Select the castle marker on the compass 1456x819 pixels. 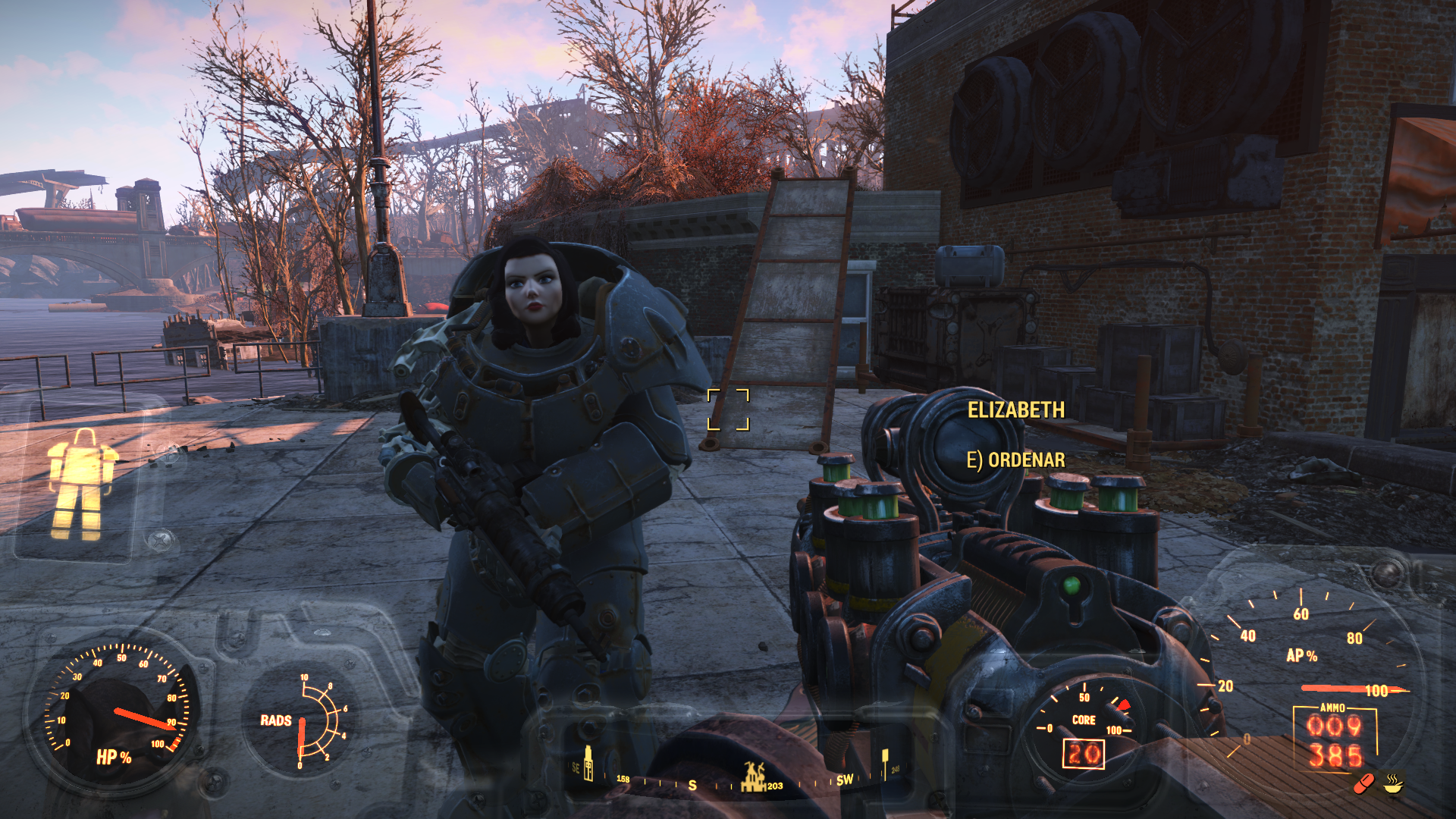(752, 777)
